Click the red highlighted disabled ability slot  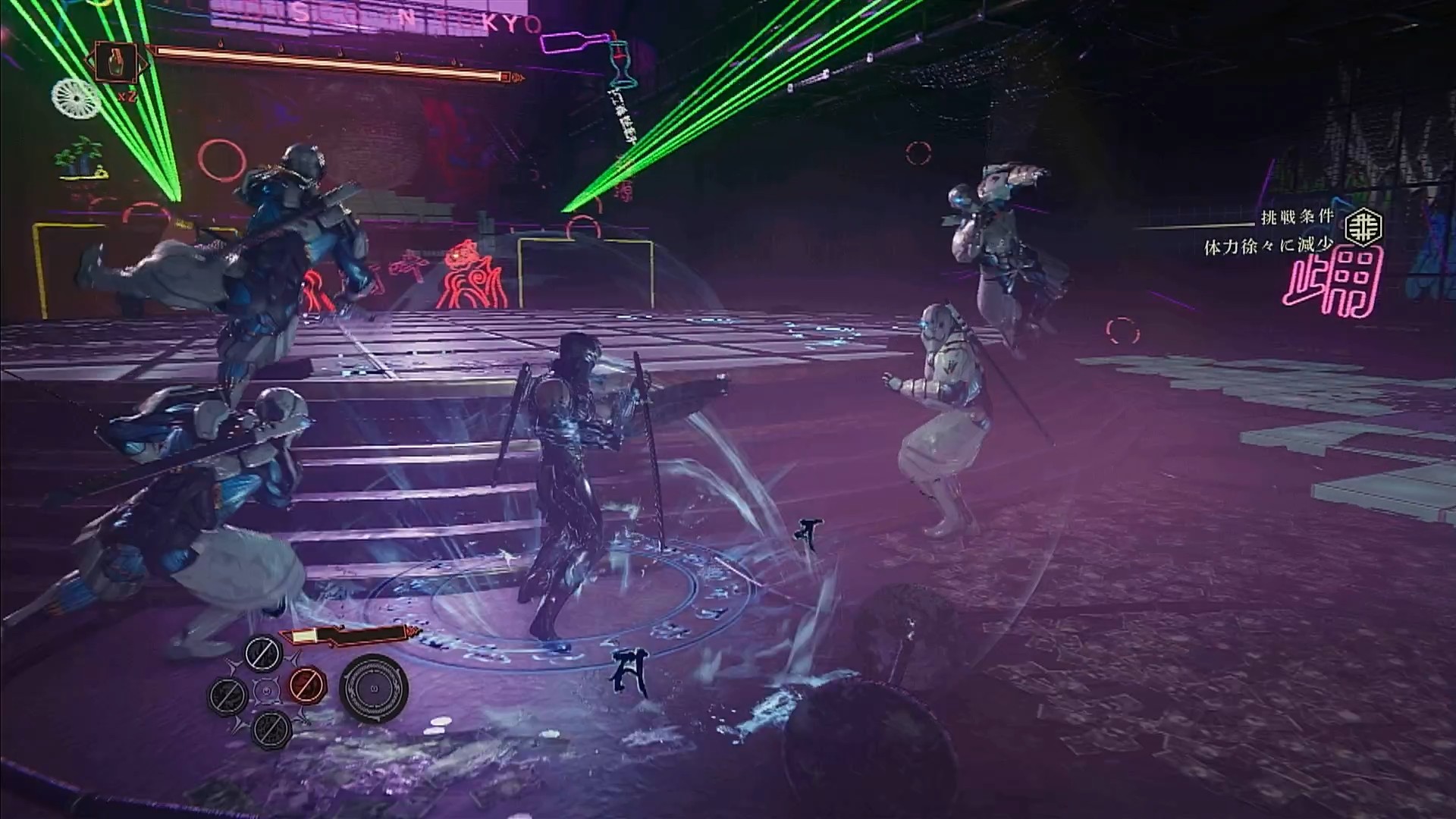[x=306, y=686]
